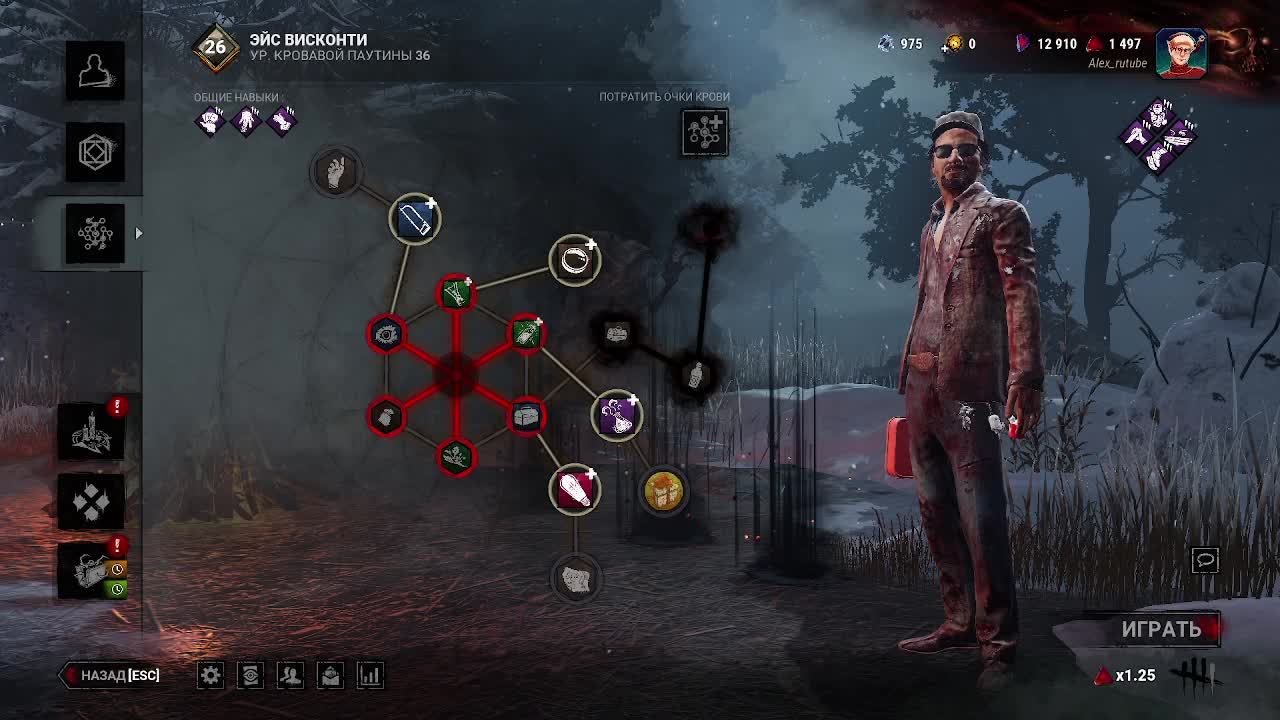Open the chat bubble icon
The image size is (1280, 720).
coord(1205,560)
